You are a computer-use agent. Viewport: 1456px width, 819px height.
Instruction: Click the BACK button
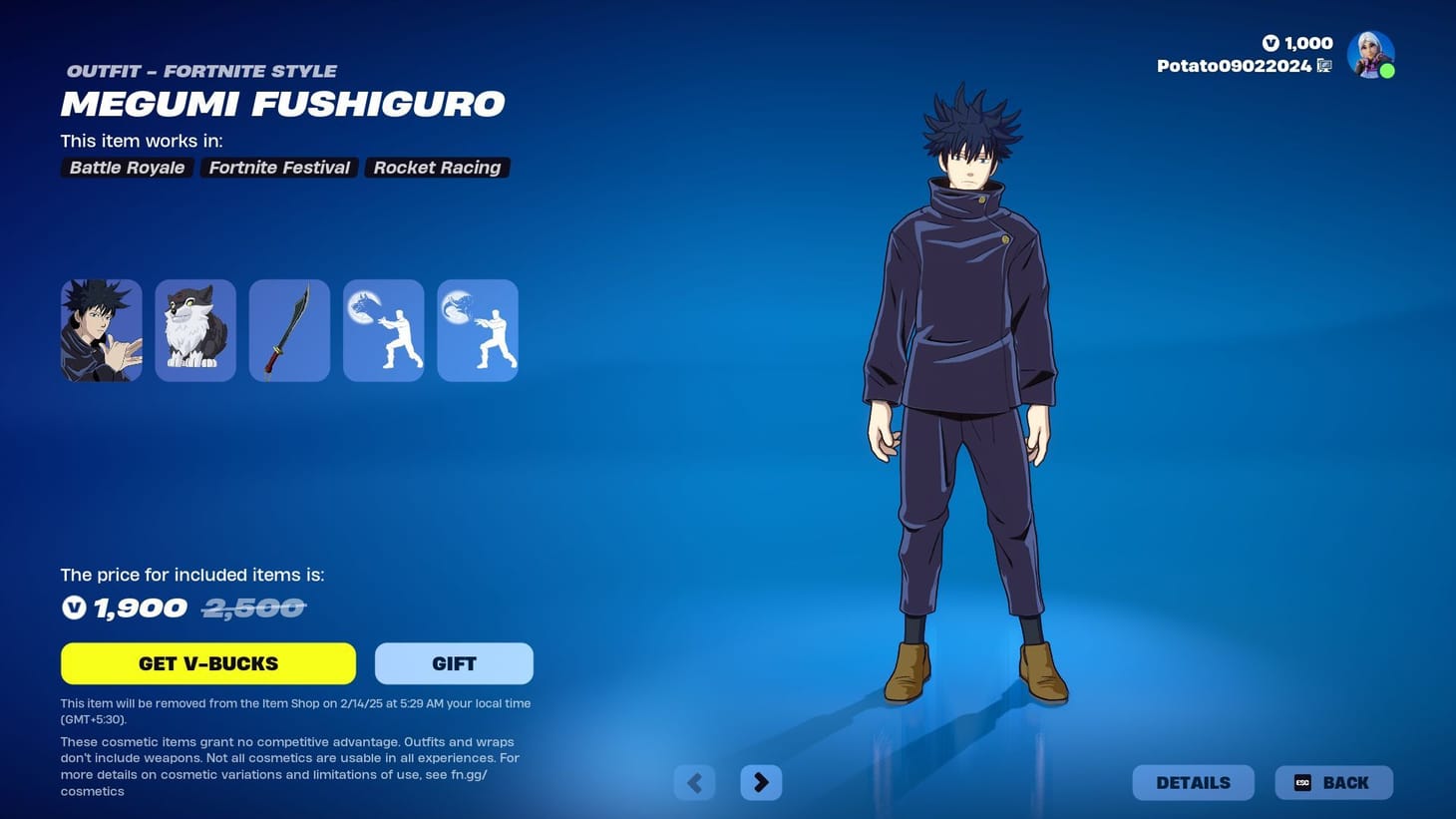[x=1333, y=782]
